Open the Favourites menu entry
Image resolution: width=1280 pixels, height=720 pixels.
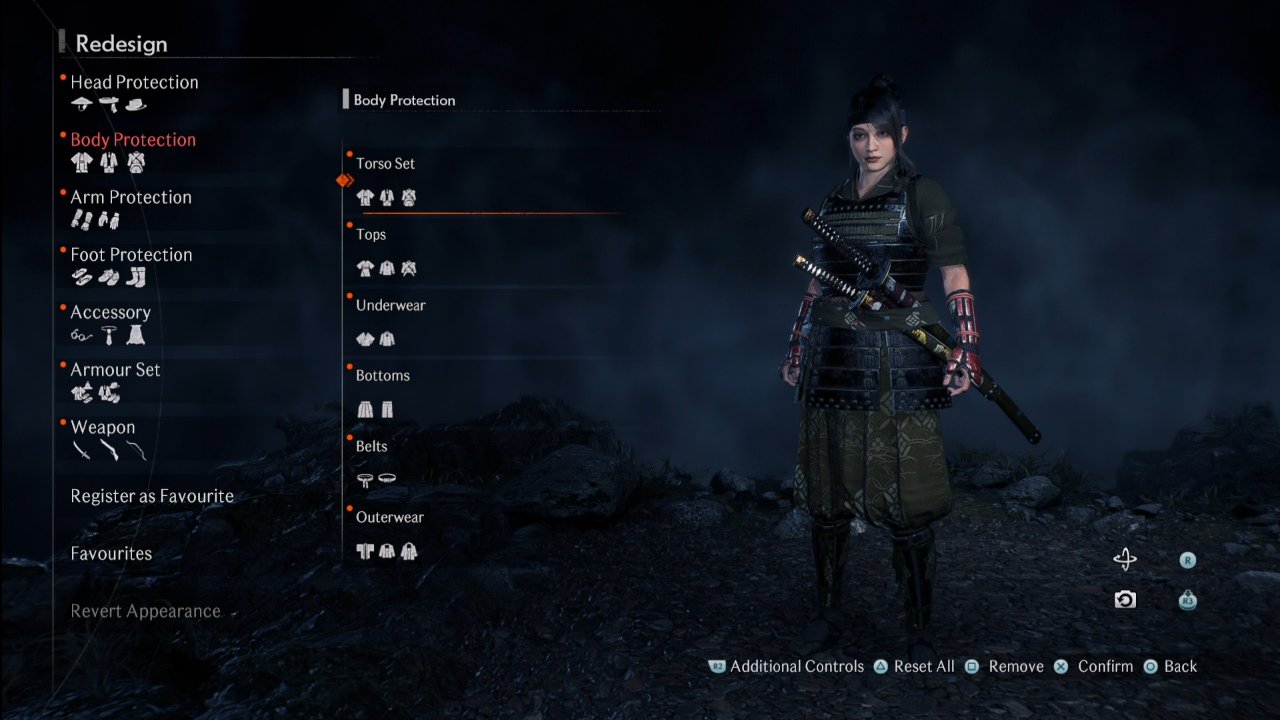(x=111, y=553)
